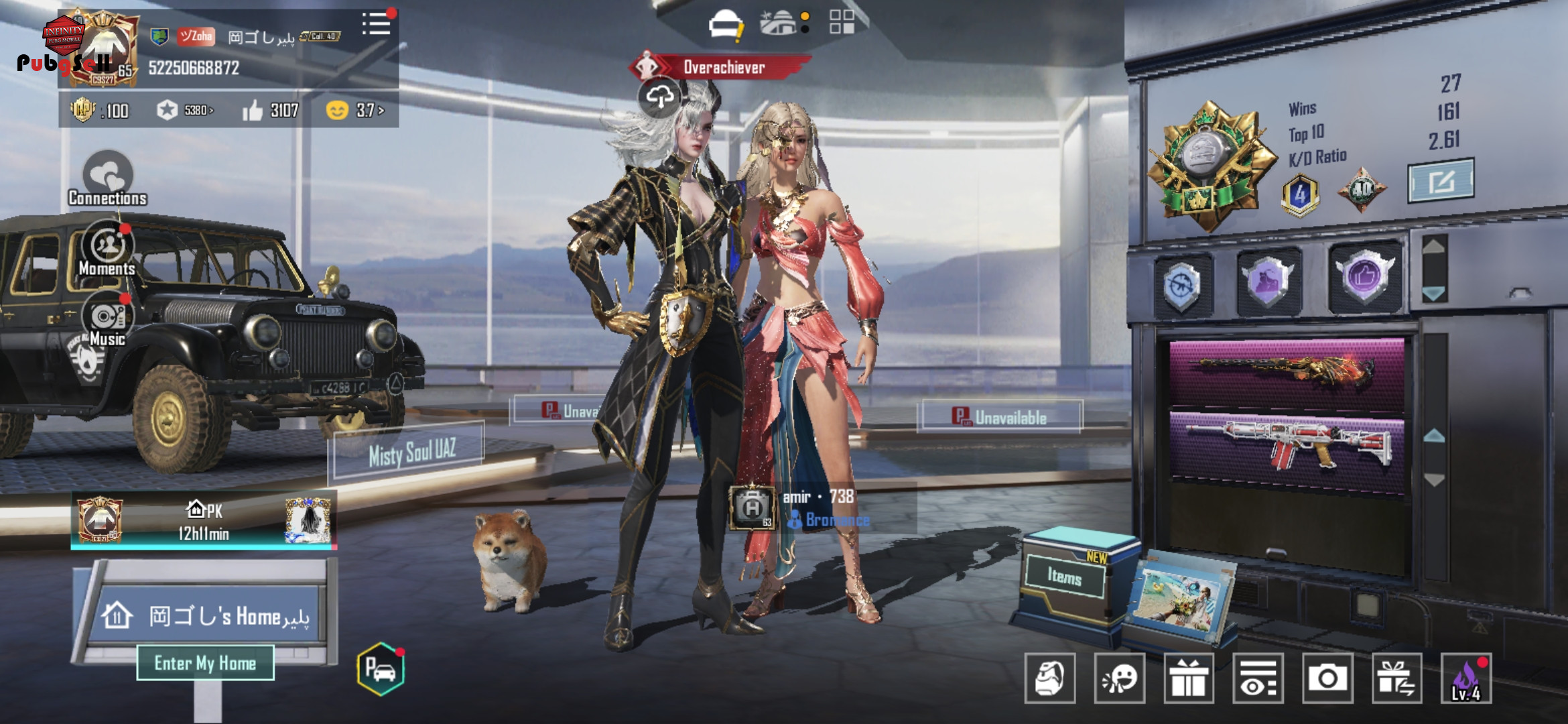Click the Enter My Home button
This screenshot has height=724, width=1568.
(205, 663)
